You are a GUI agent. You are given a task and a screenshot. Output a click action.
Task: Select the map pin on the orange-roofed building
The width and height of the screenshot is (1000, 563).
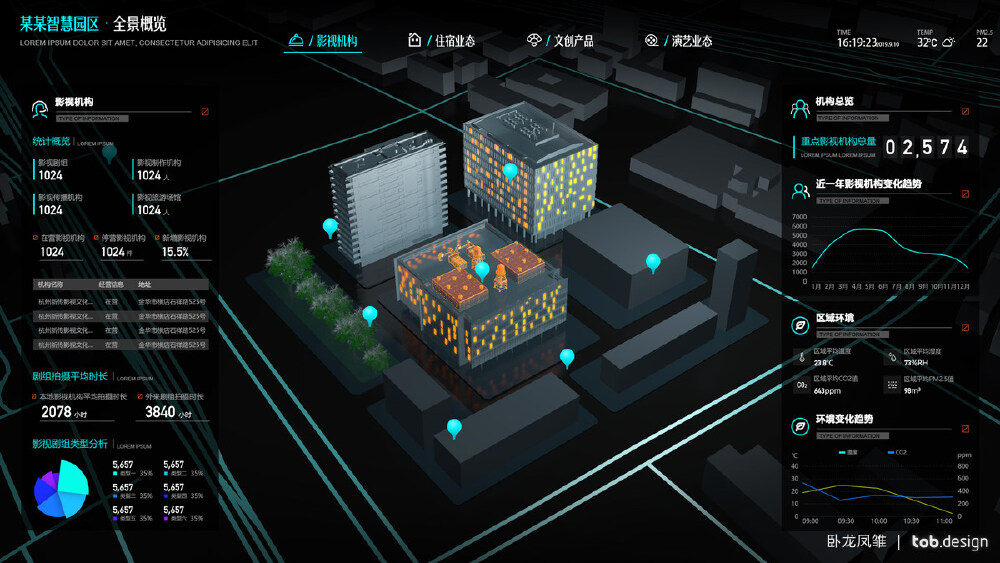coord(483,269)
